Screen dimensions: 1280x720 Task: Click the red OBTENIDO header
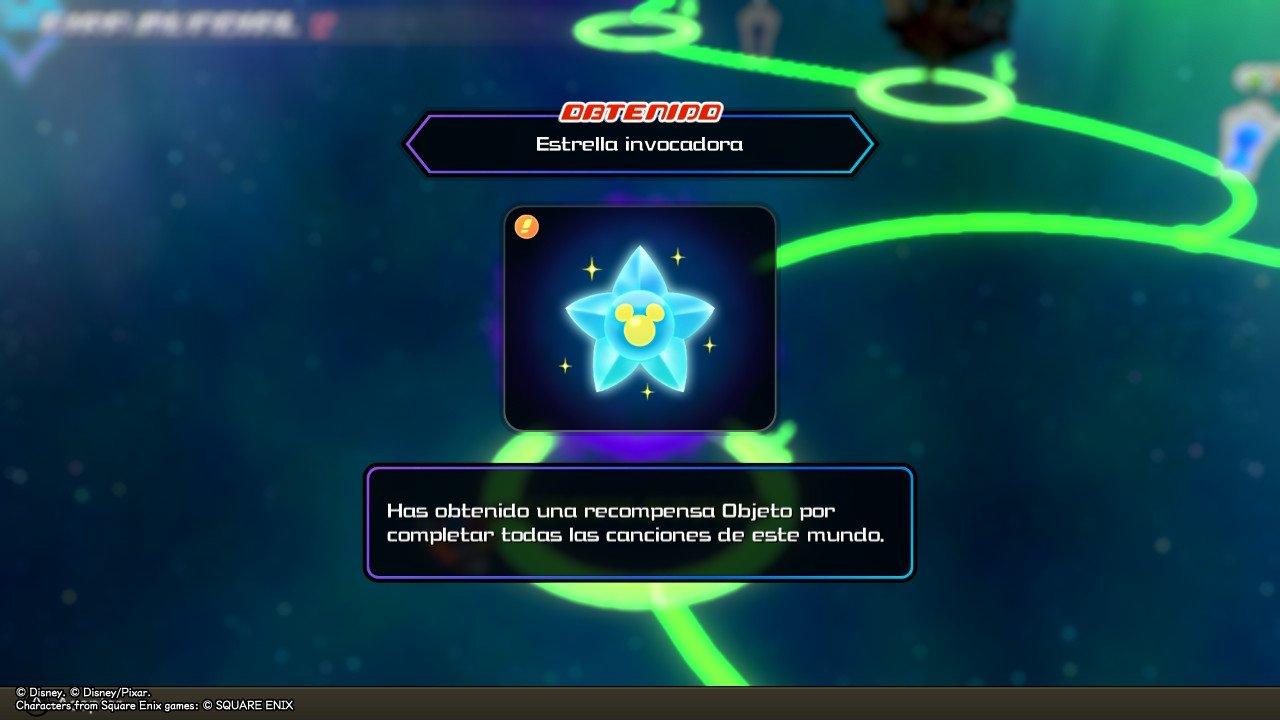[643, 110]
